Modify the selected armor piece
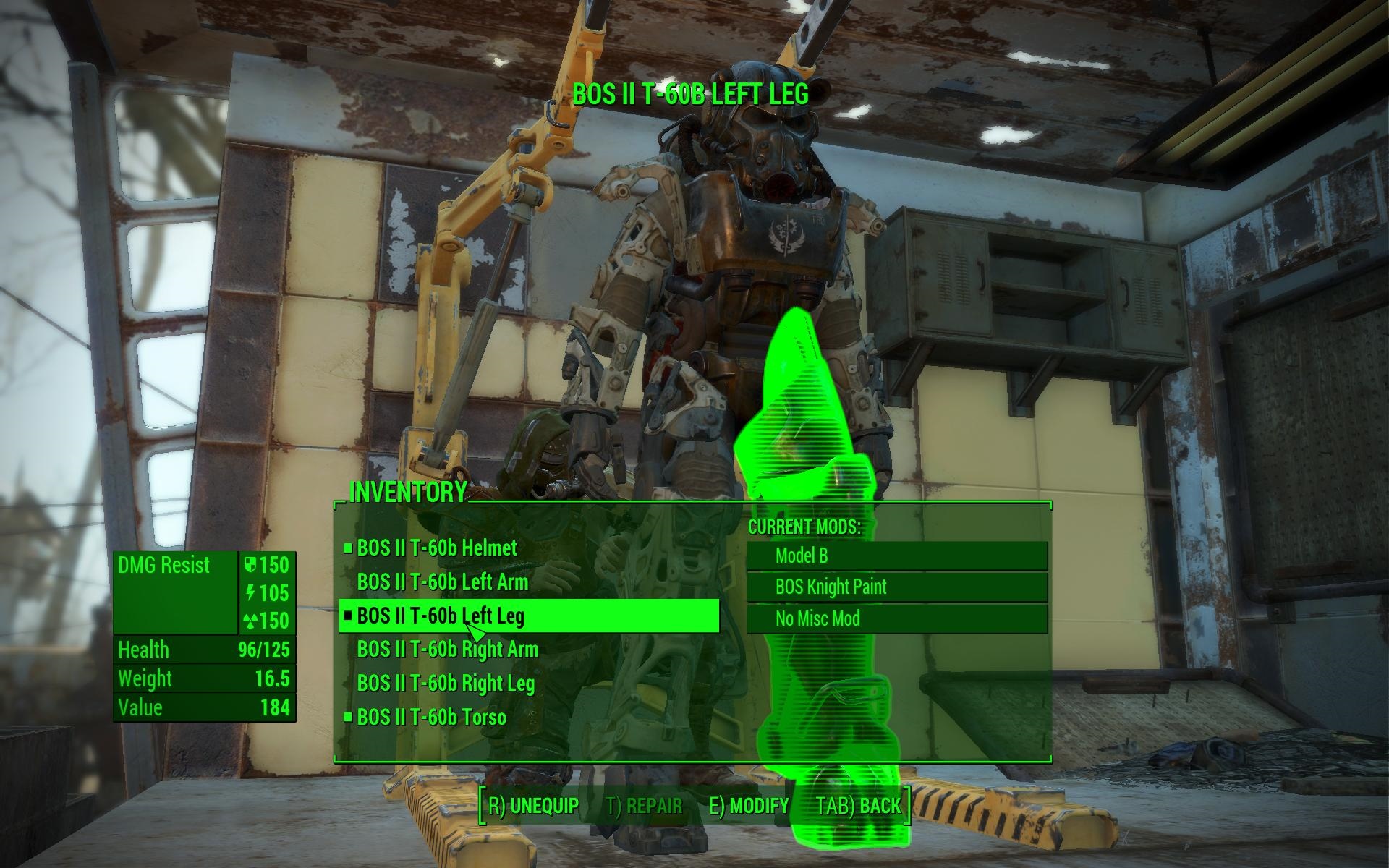The width and height of the screenshot is (1389, 868). [x=749, y=806]
